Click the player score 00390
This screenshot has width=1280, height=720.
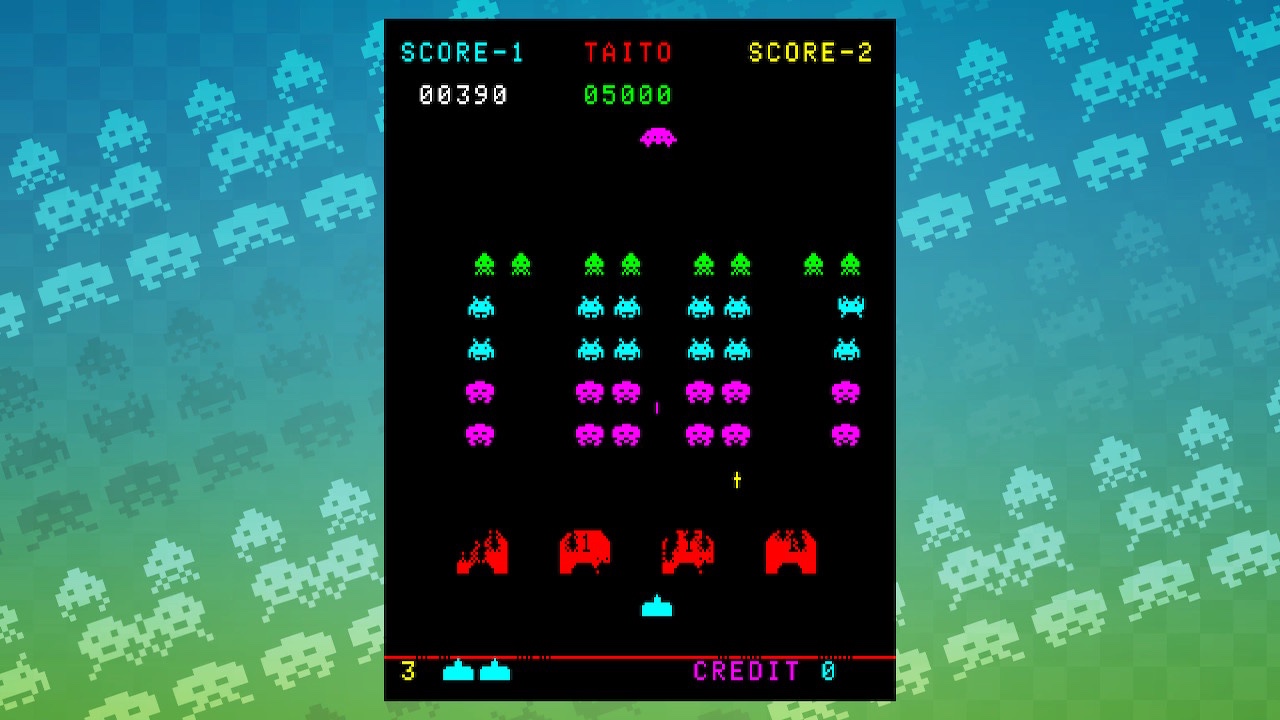point(464,95)
